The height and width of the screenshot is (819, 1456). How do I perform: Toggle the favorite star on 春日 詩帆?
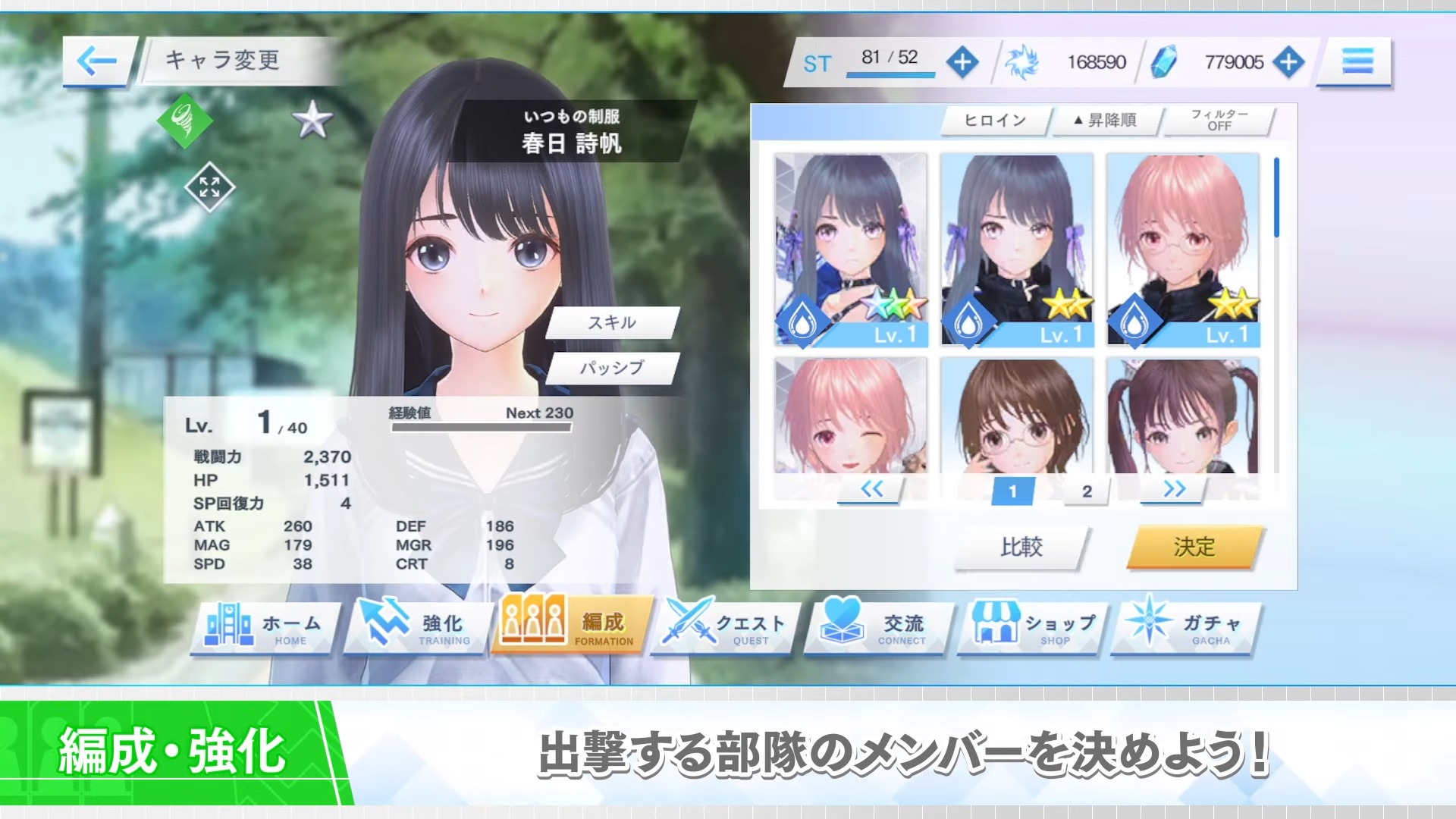pyautogui.click(x=313, y=118)
